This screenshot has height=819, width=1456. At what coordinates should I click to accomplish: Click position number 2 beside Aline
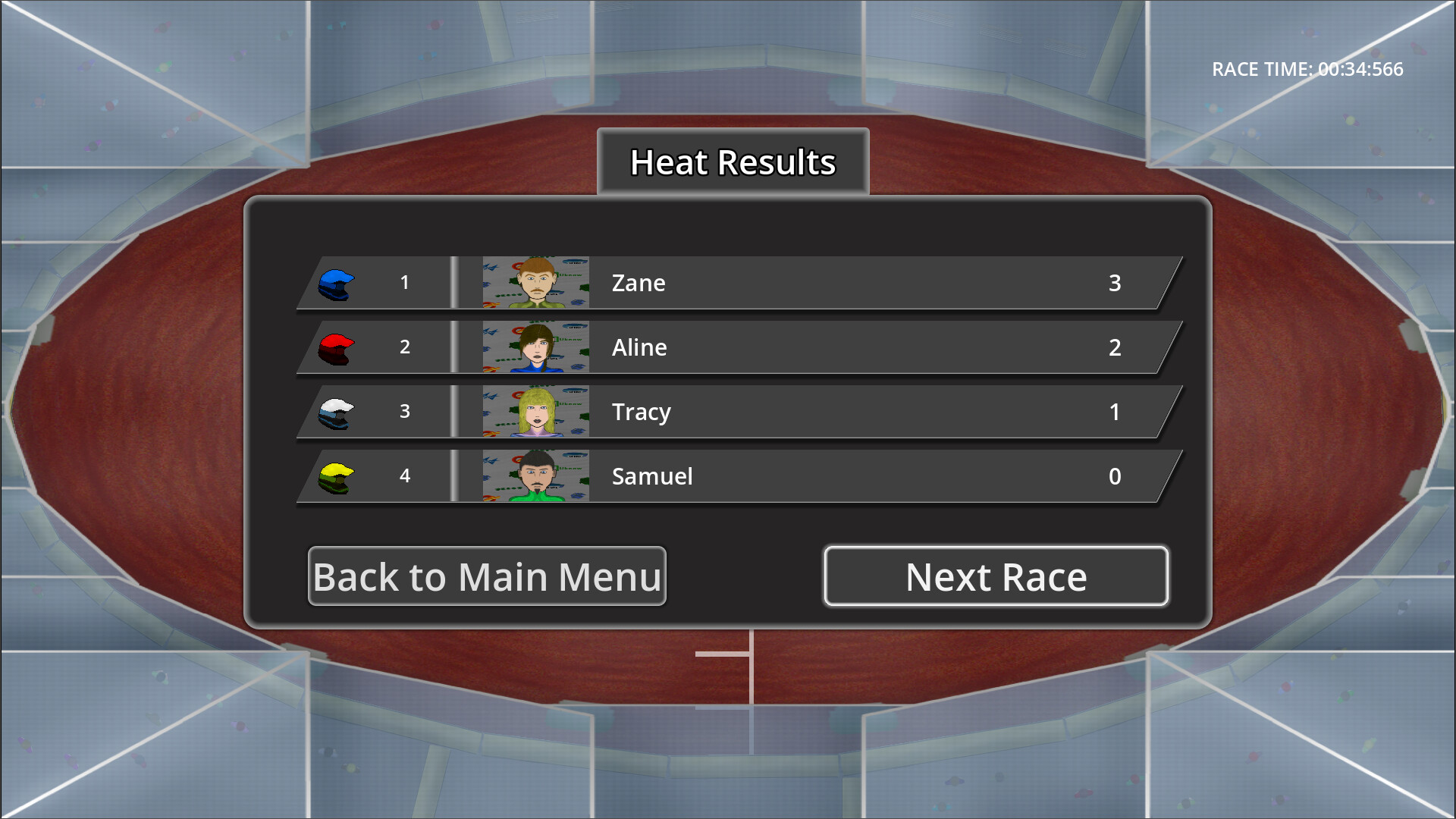coord(405,347)
